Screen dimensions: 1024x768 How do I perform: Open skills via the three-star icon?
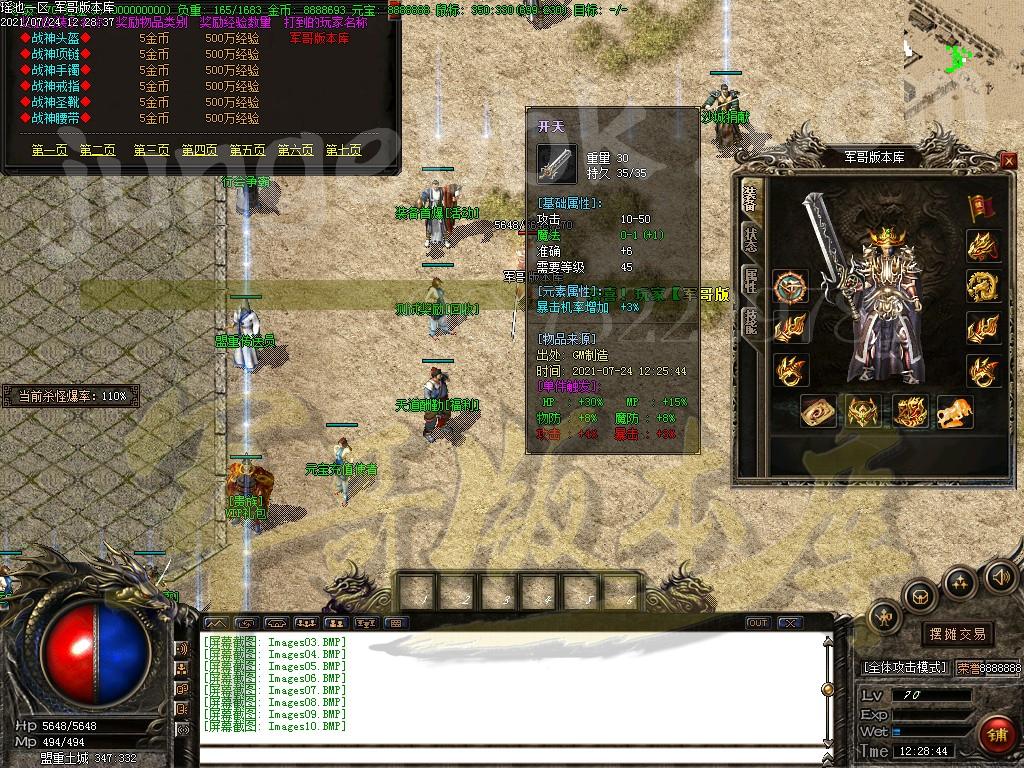(x=960, y=581)
